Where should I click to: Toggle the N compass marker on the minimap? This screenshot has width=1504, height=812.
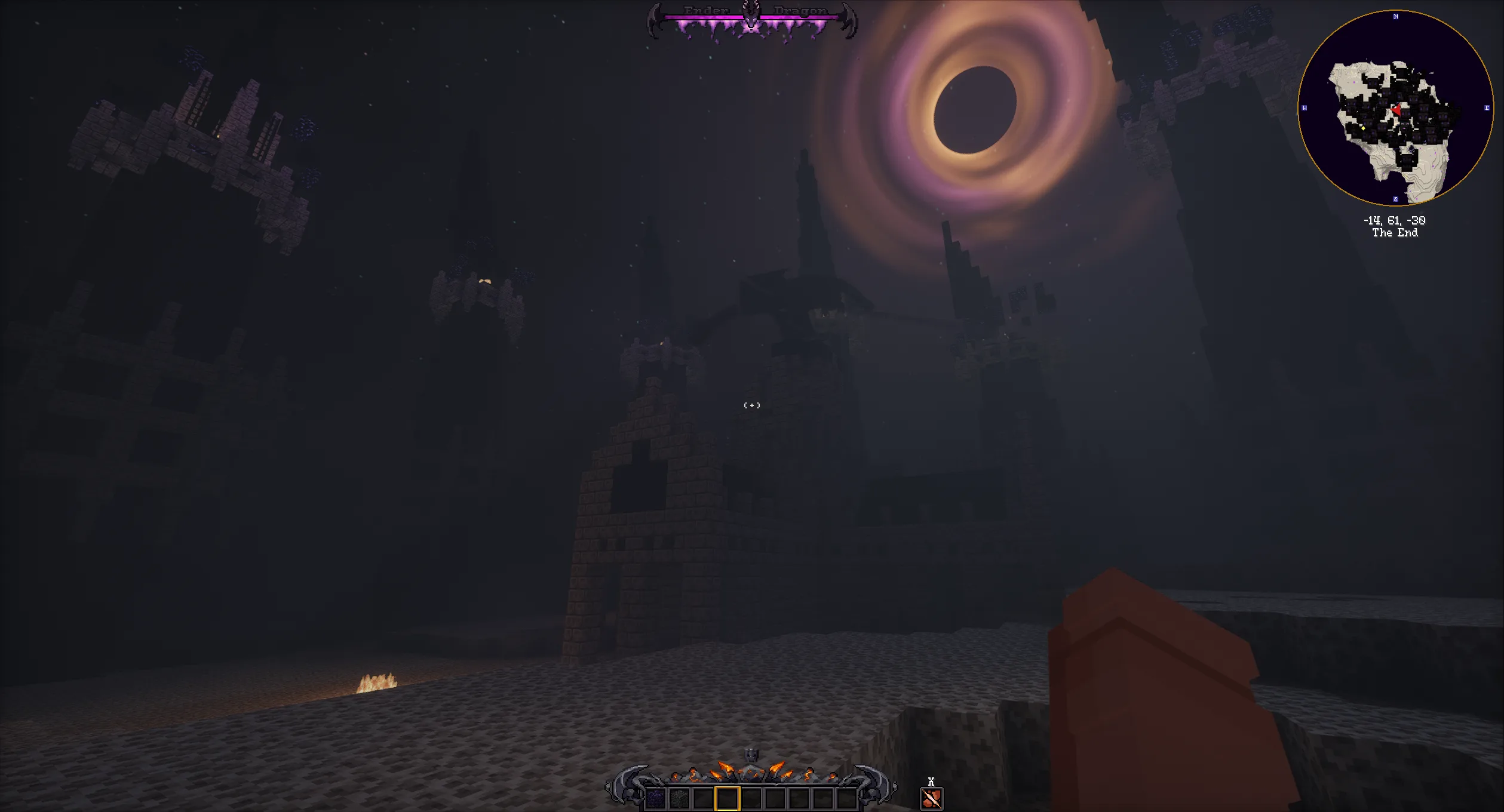pyautogui.click(x=1396, y=17)
